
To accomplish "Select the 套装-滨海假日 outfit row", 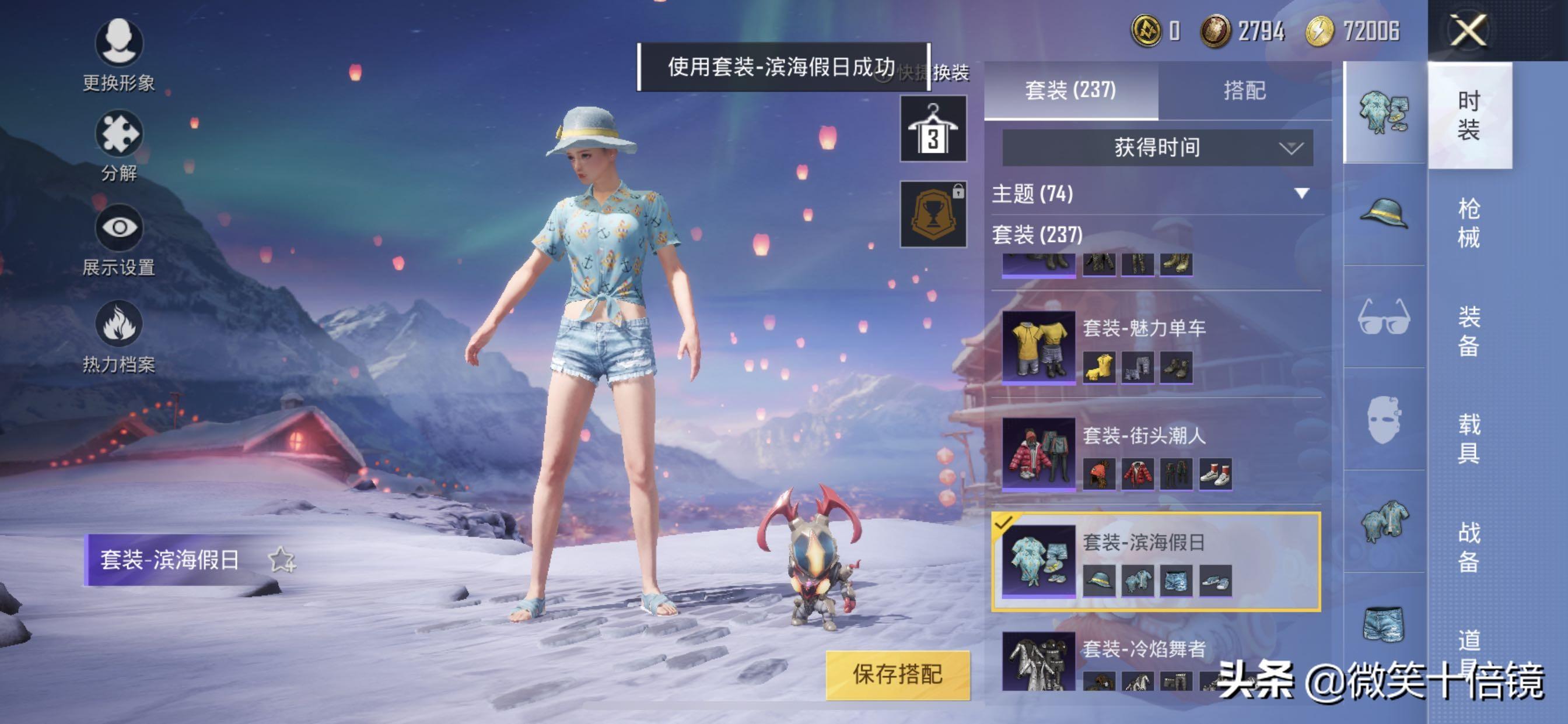I will click(1157, 561).
